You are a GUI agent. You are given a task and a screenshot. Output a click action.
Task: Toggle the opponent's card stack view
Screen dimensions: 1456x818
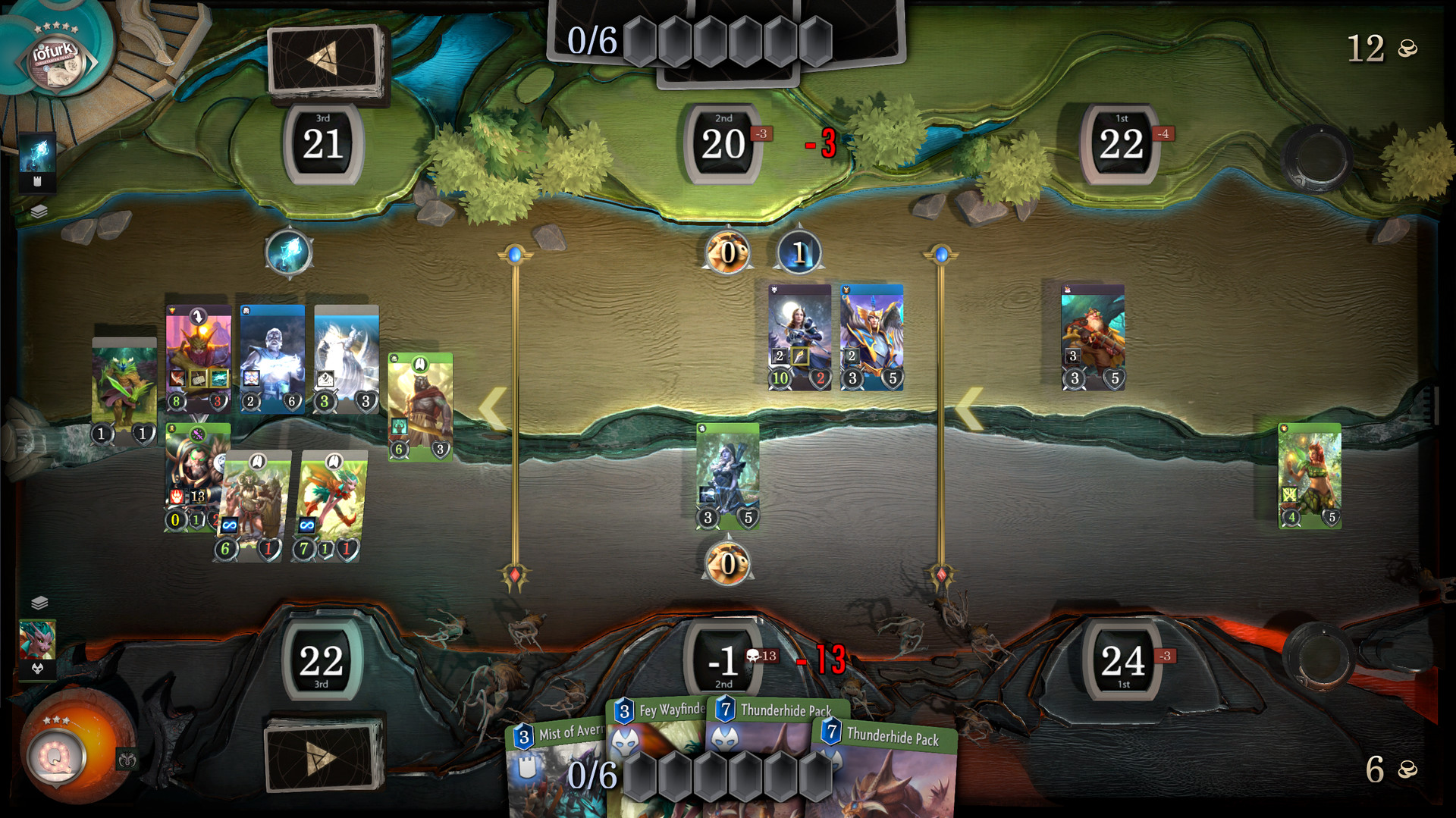tap(39, 212)
